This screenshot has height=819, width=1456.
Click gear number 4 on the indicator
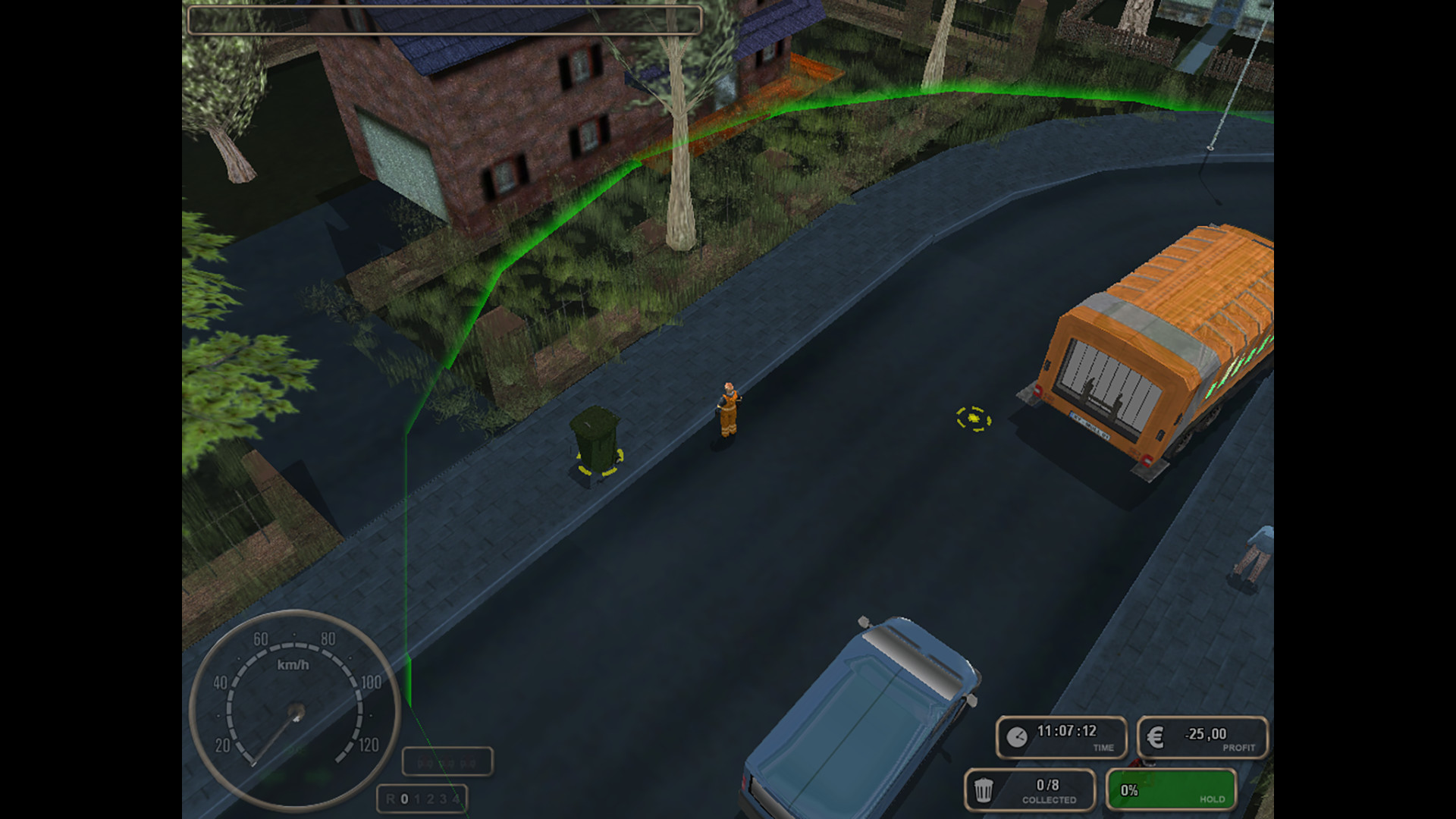pyautogui.click(x=455, y=799)
